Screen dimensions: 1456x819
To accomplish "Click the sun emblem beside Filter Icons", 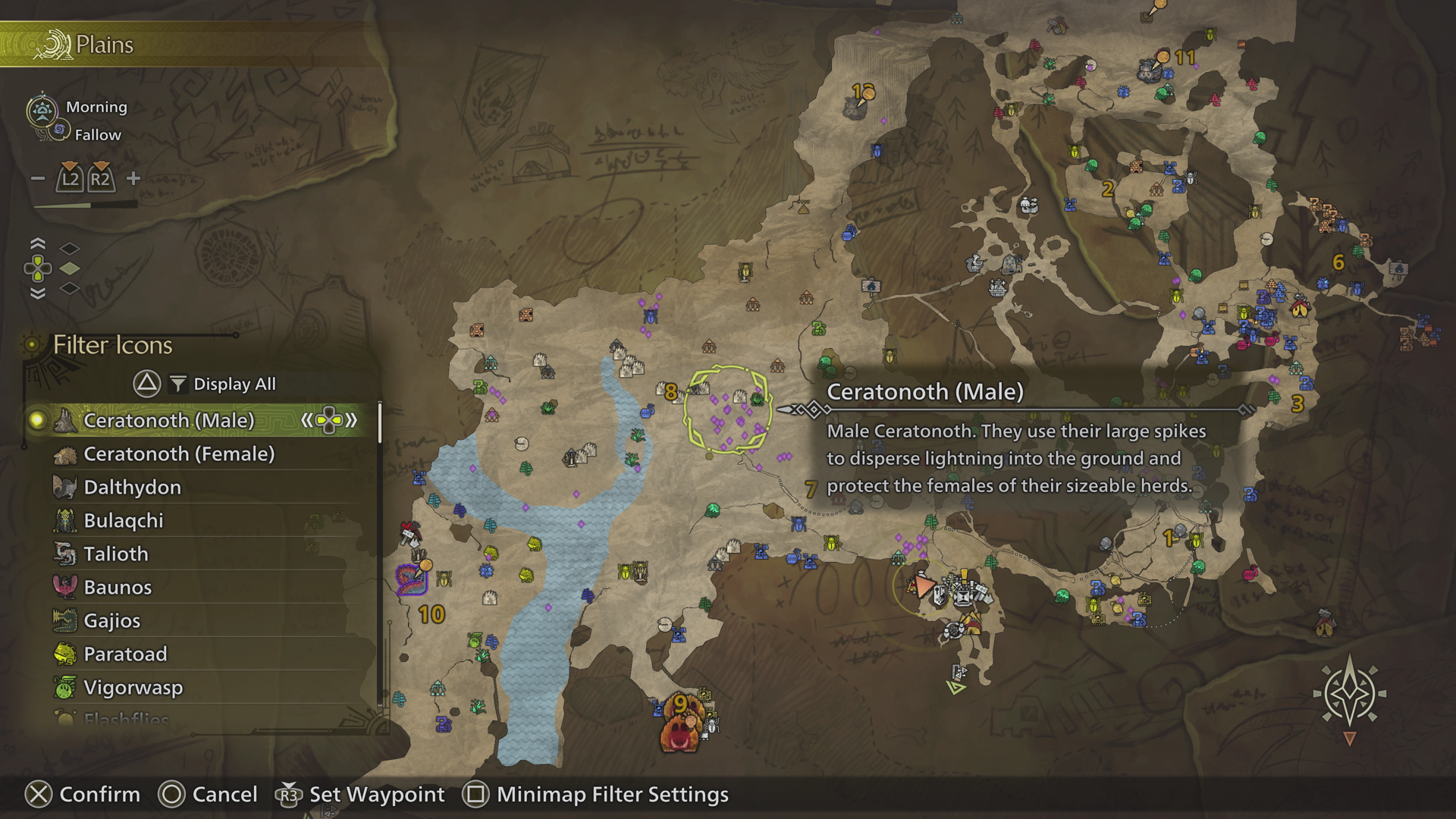I will coord(32,346).
